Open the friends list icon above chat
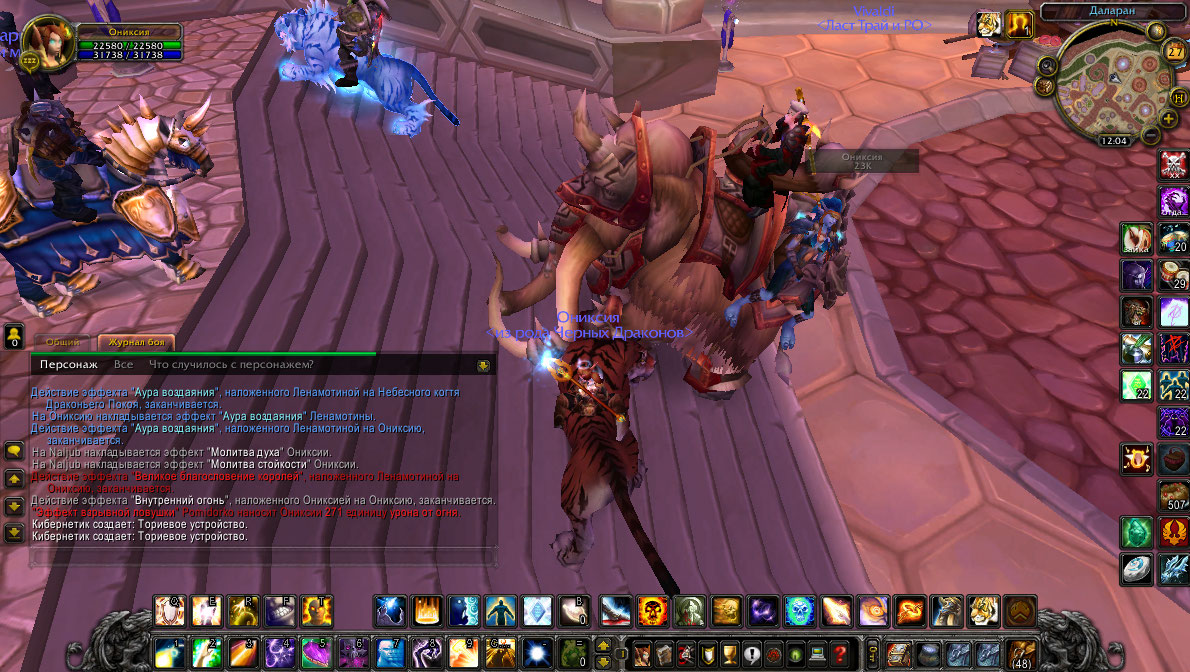The image size is (1190, 672). point(15,335)
